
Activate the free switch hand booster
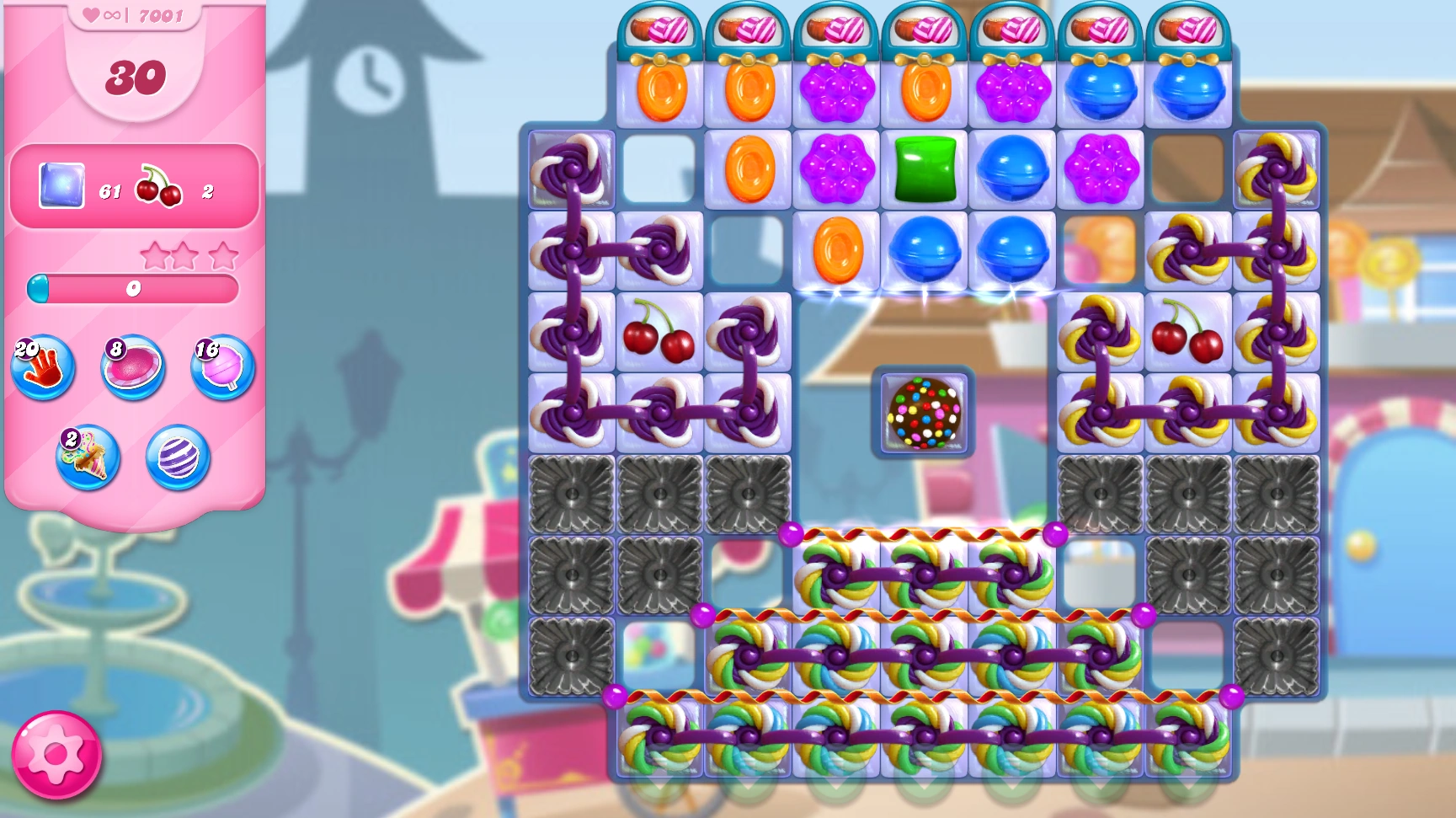43,366
